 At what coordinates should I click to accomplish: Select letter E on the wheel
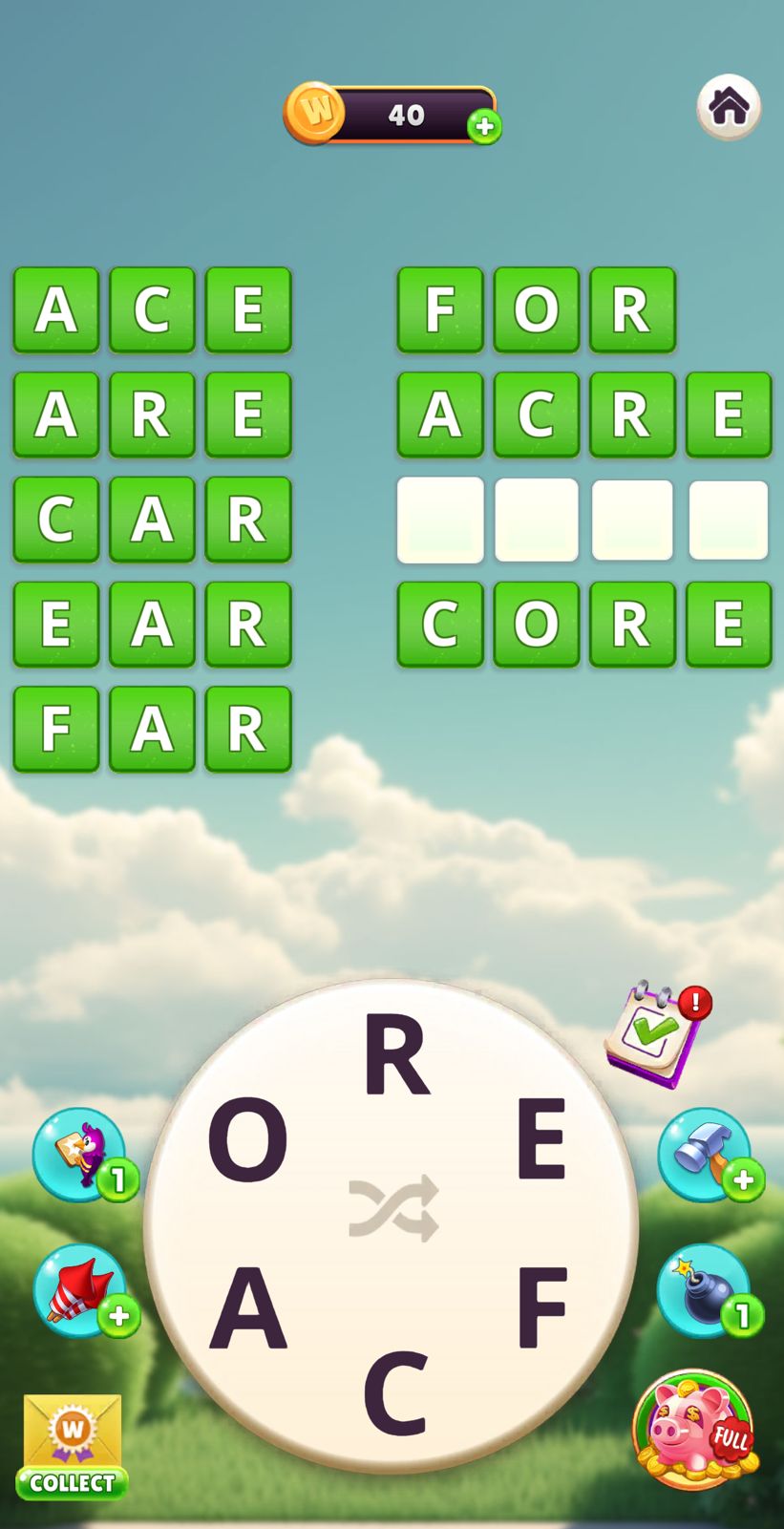tap(540, 1138)
